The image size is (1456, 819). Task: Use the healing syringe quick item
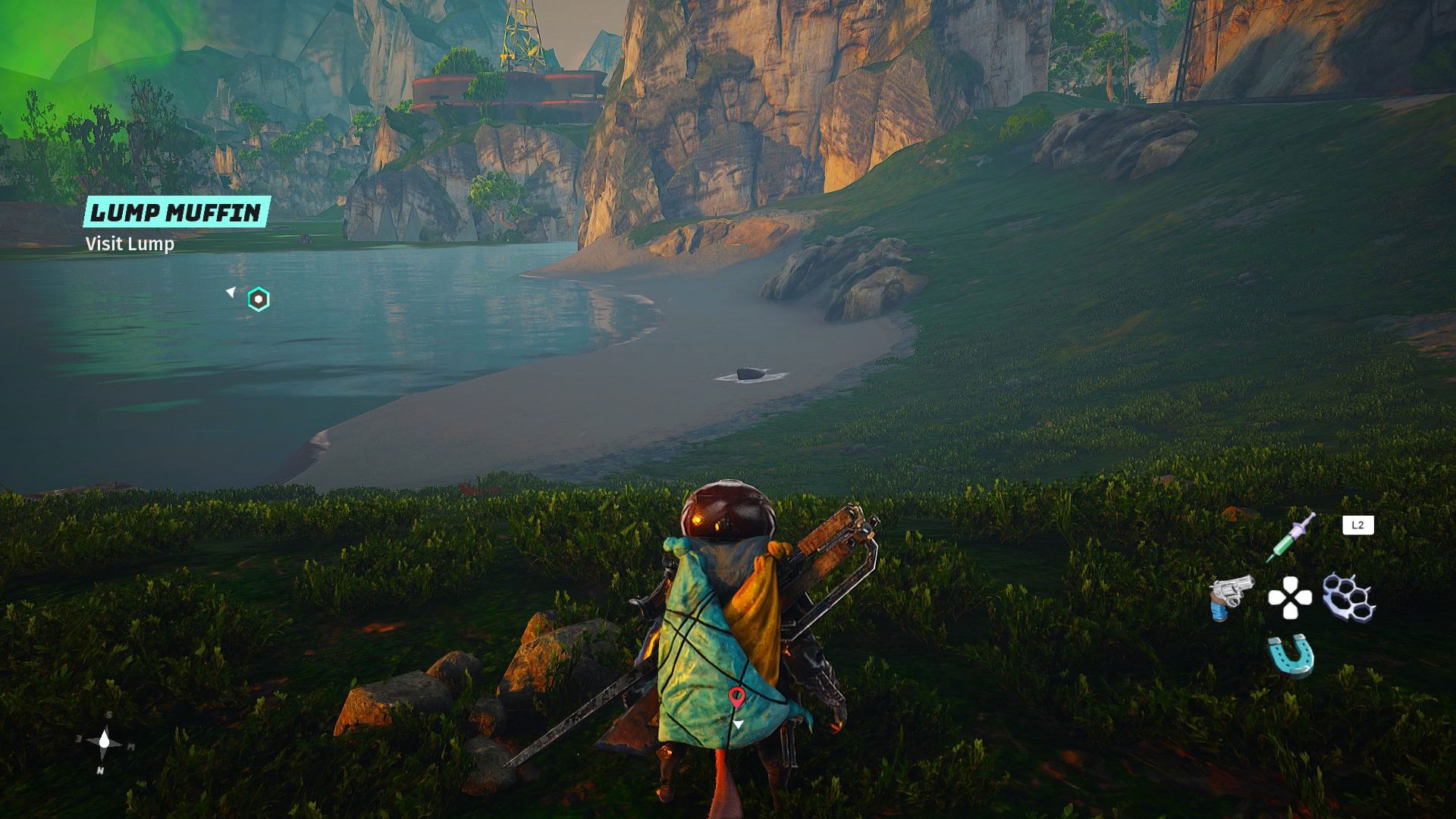pyautogui.click(x=1291, y=537)
